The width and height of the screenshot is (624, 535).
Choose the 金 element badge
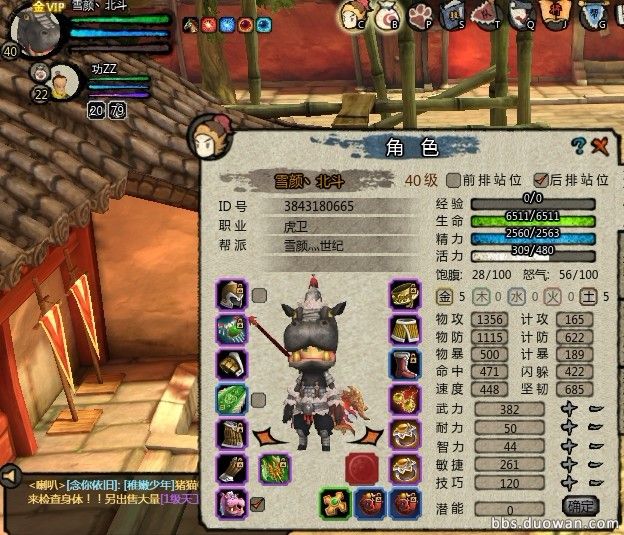tap(445, 297)
